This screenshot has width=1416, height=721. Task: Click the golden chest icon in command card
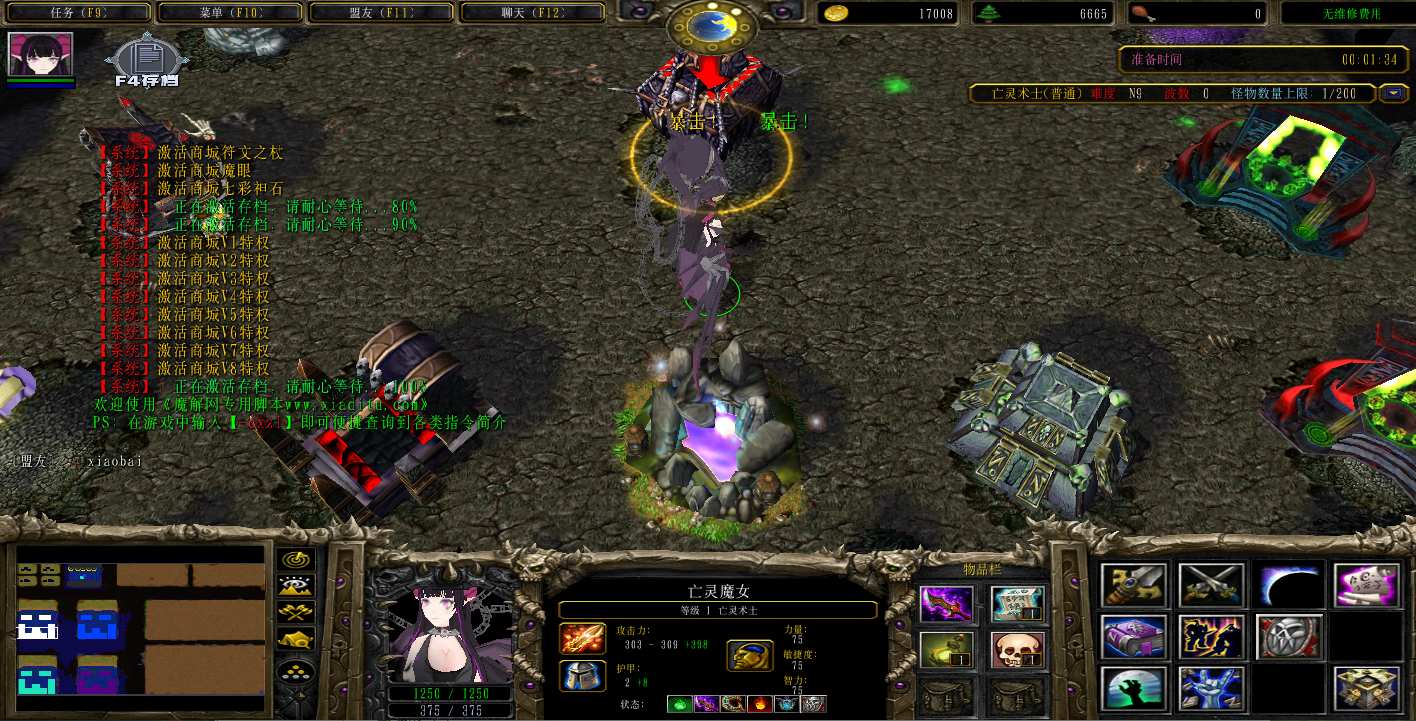pos(1365,688)
